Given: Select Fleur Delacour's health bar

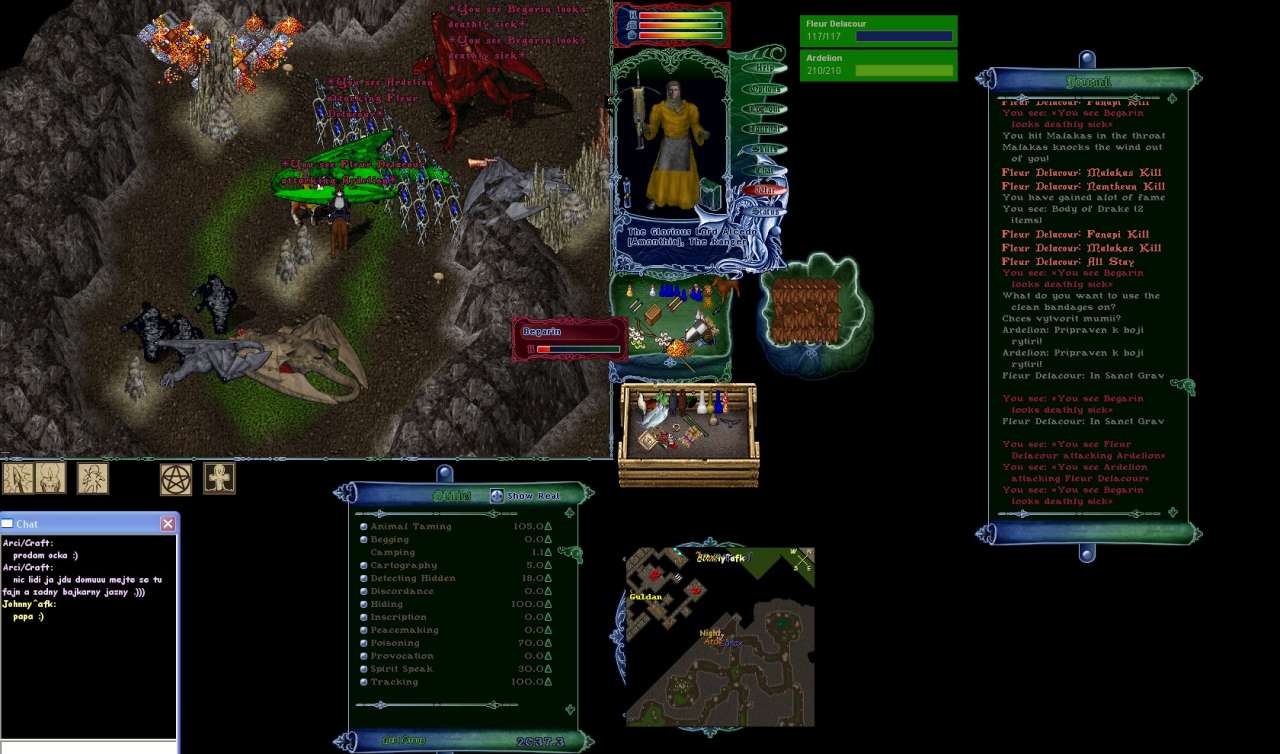Looking at the screenshot, I should (878, 31).
